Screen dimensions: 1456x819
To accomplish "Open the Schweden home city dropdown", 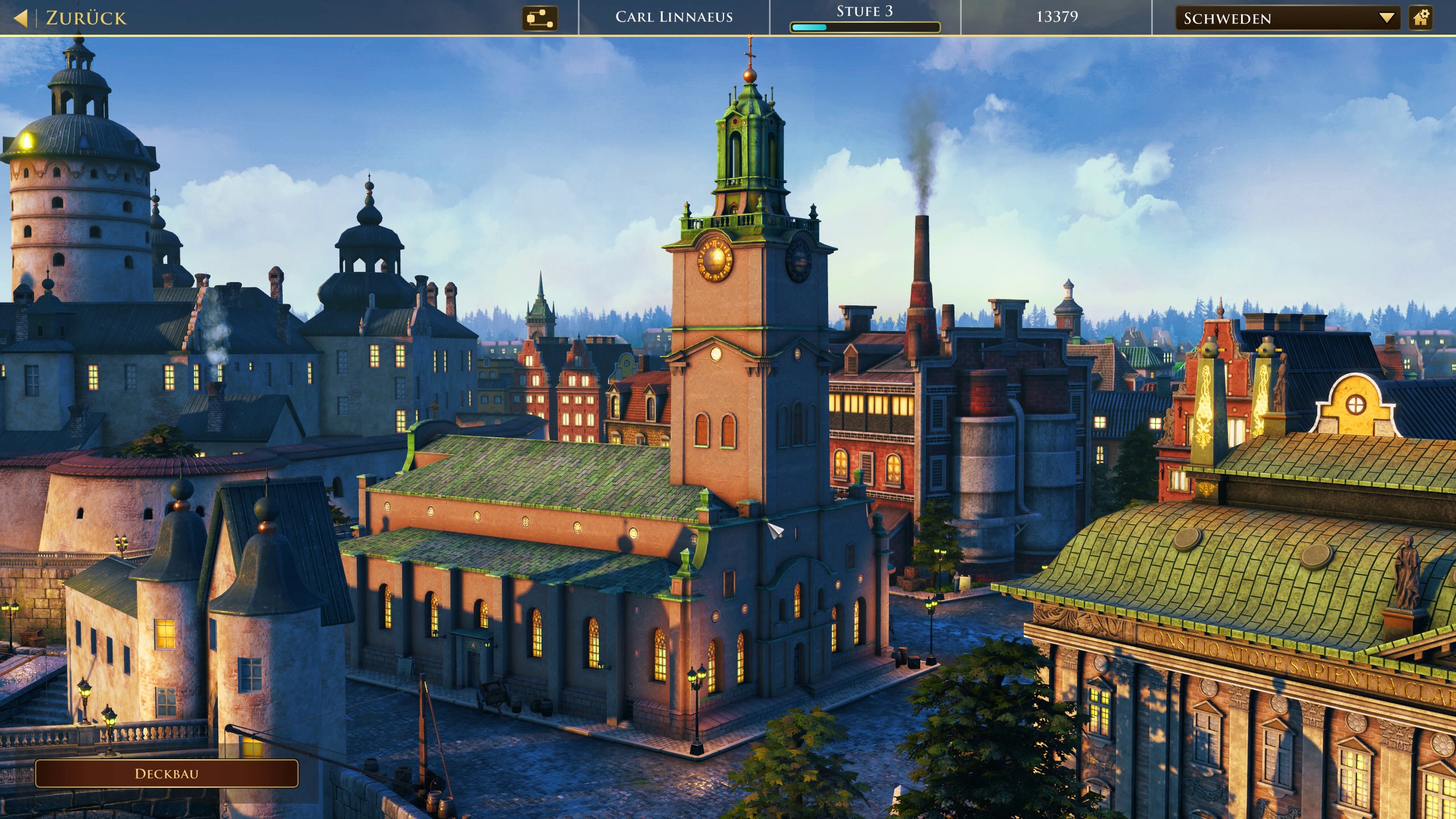I will click(1287, 18).
